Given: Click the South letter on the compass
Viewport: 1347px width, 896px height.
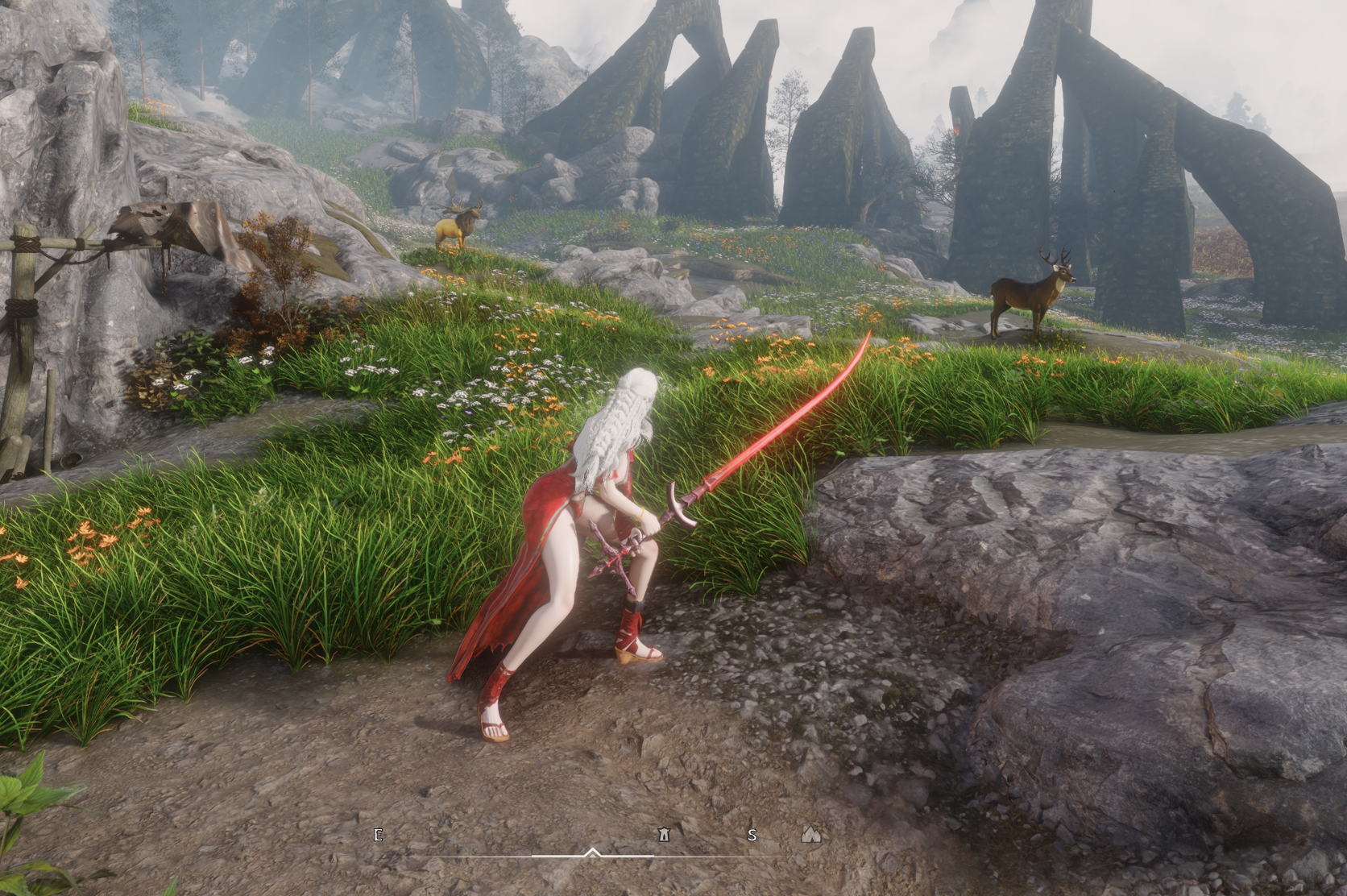Looking at the screenshot, I should tap(752, 835).
